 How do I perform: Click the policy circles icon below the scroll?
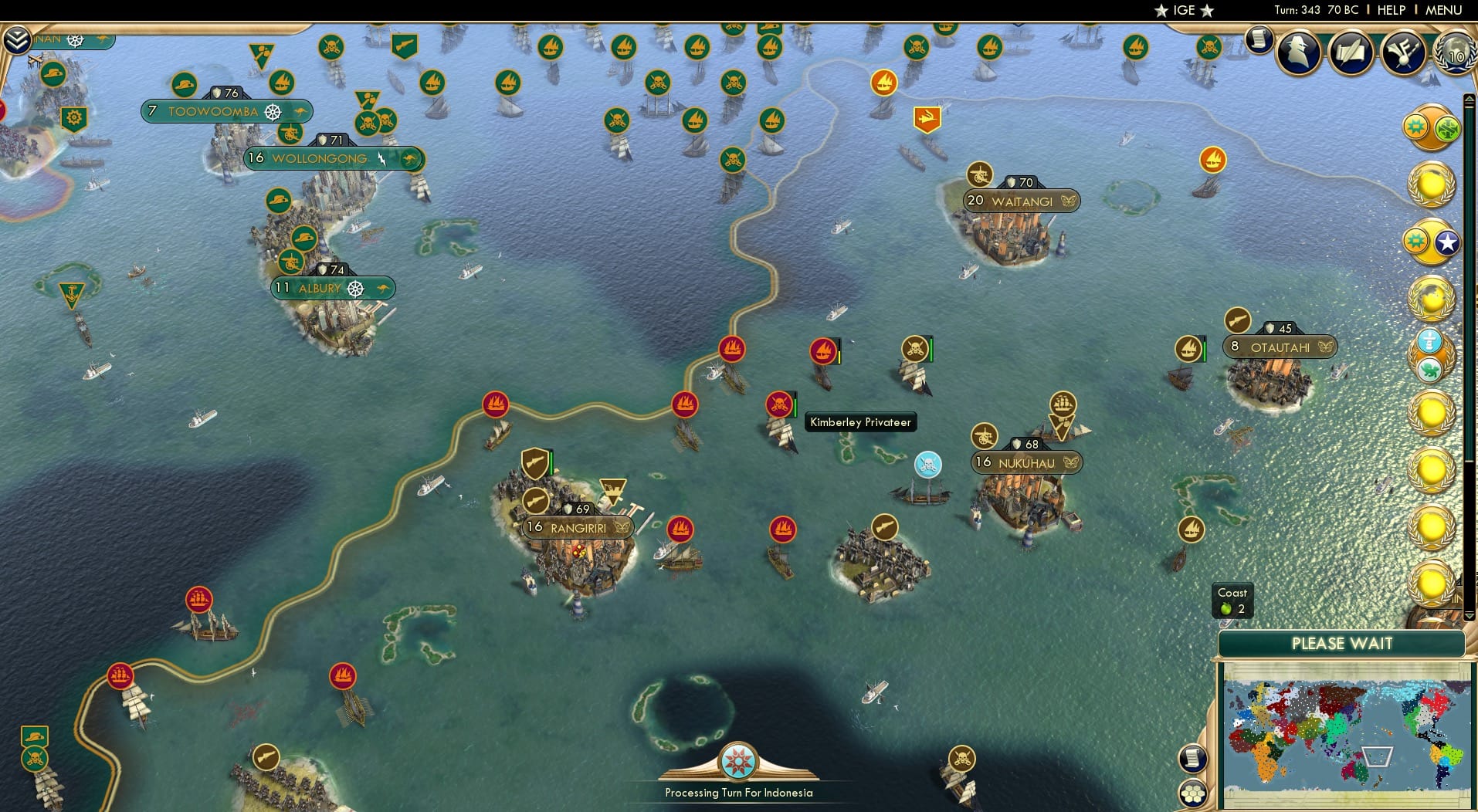[1192, 791]
